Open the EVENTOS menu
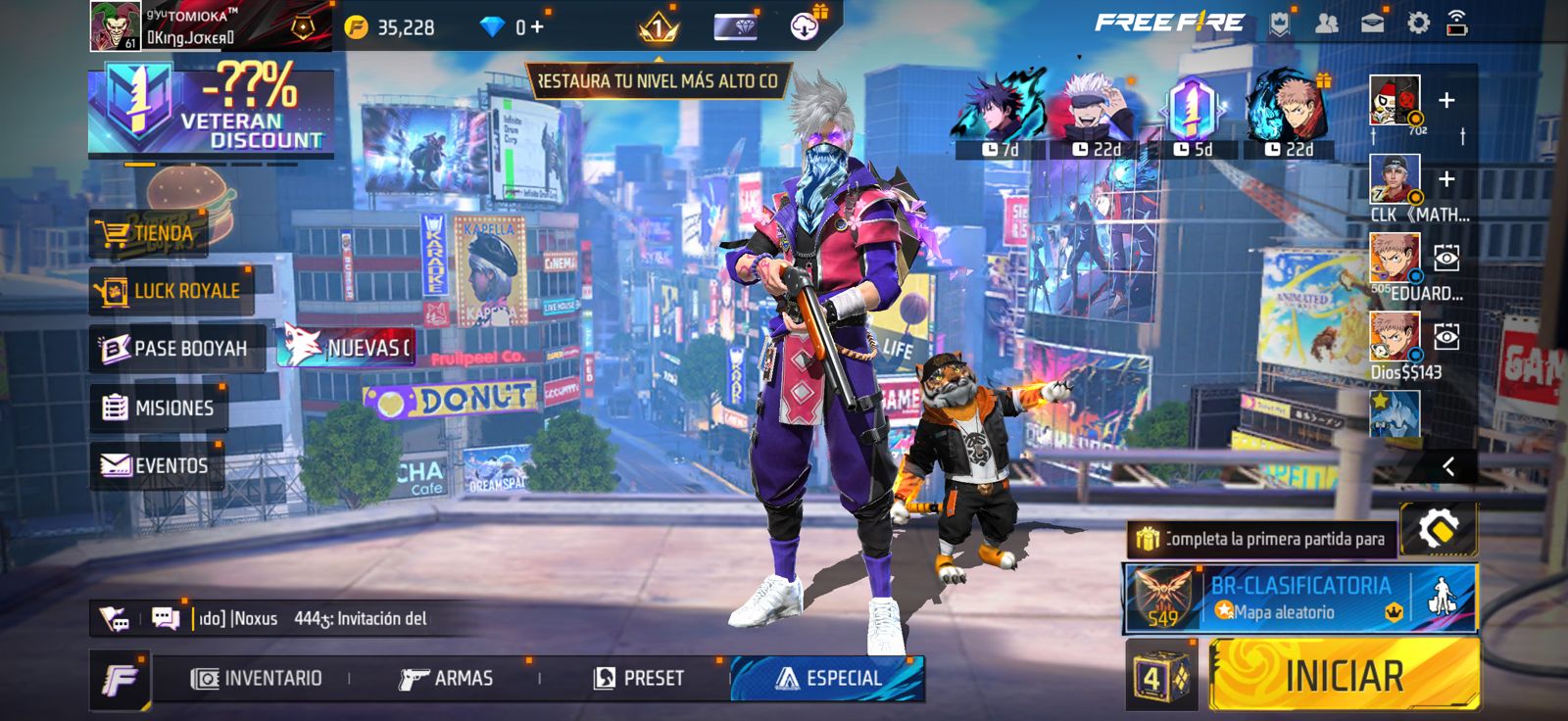1568x721 pixels. click(x=156, y=465)
